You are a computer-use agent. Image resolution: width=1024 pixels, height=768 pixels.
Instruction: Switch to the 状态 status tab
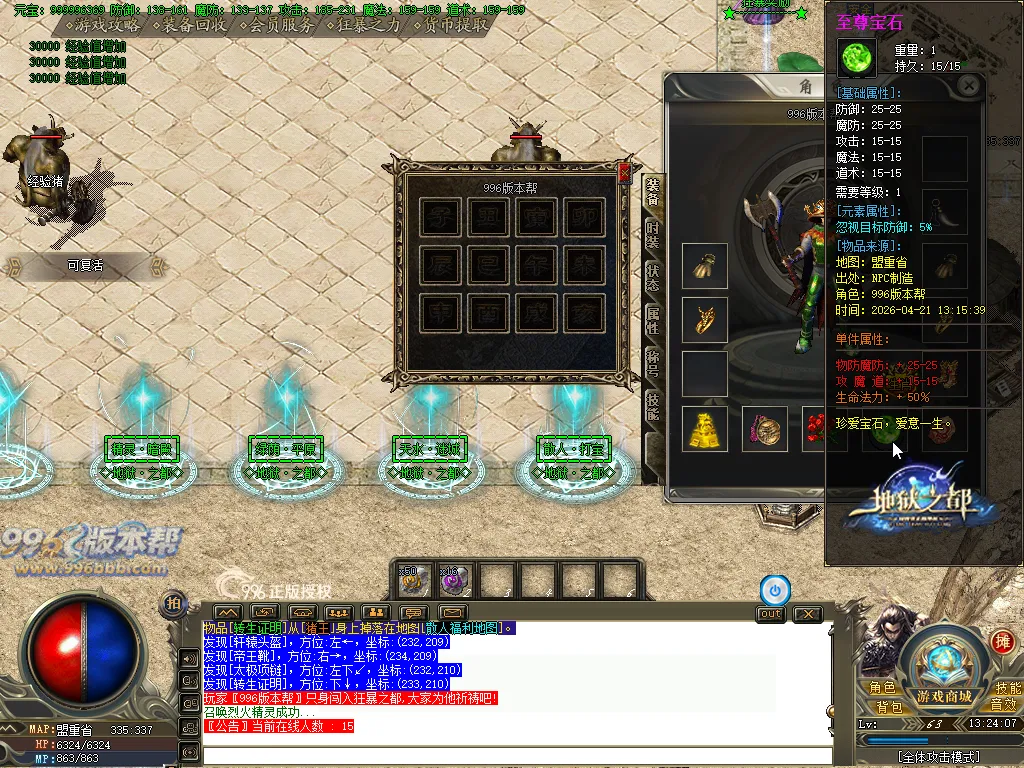tap(652, 278)
